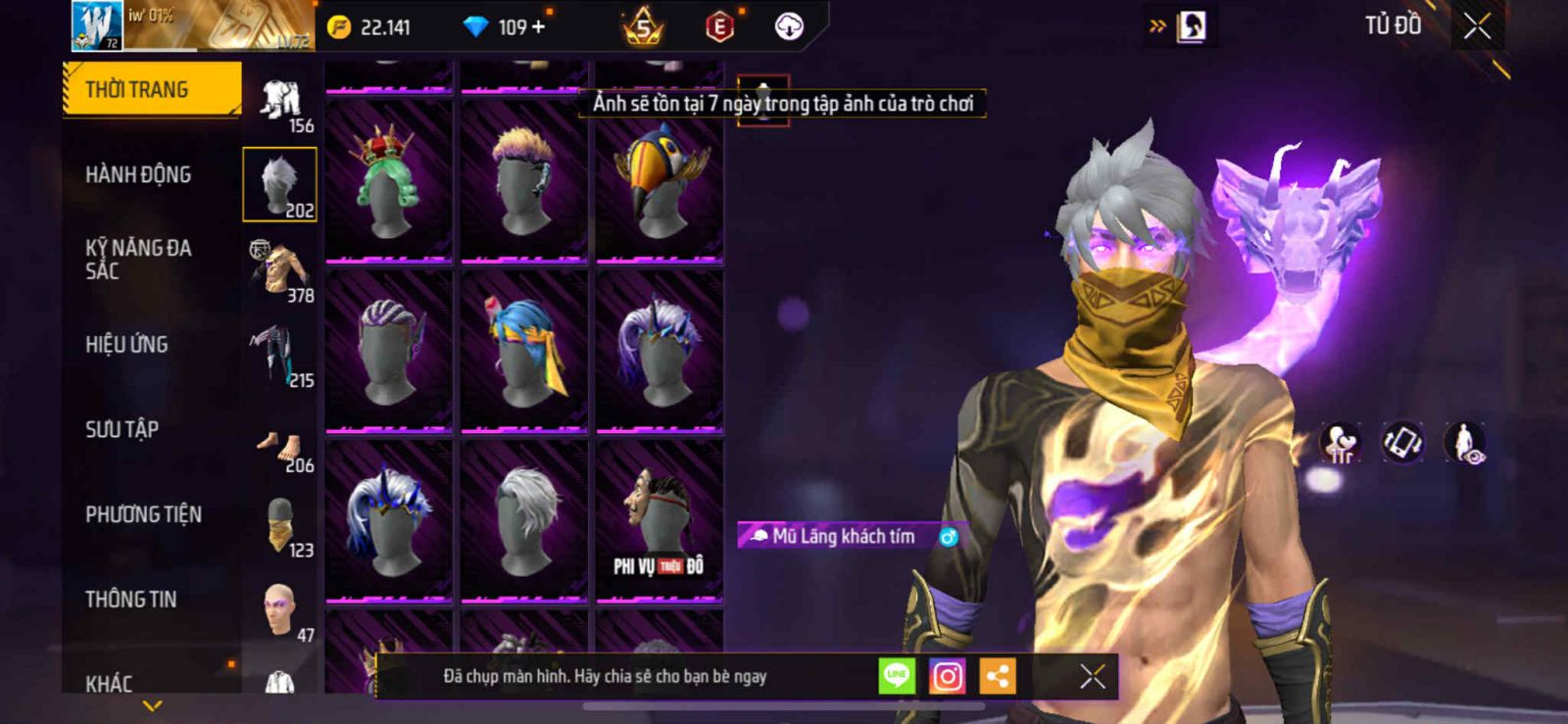Select the HIỆU ỨNG tab
This screenshot has height=724, width=1568.
click(x=126, y=345)
